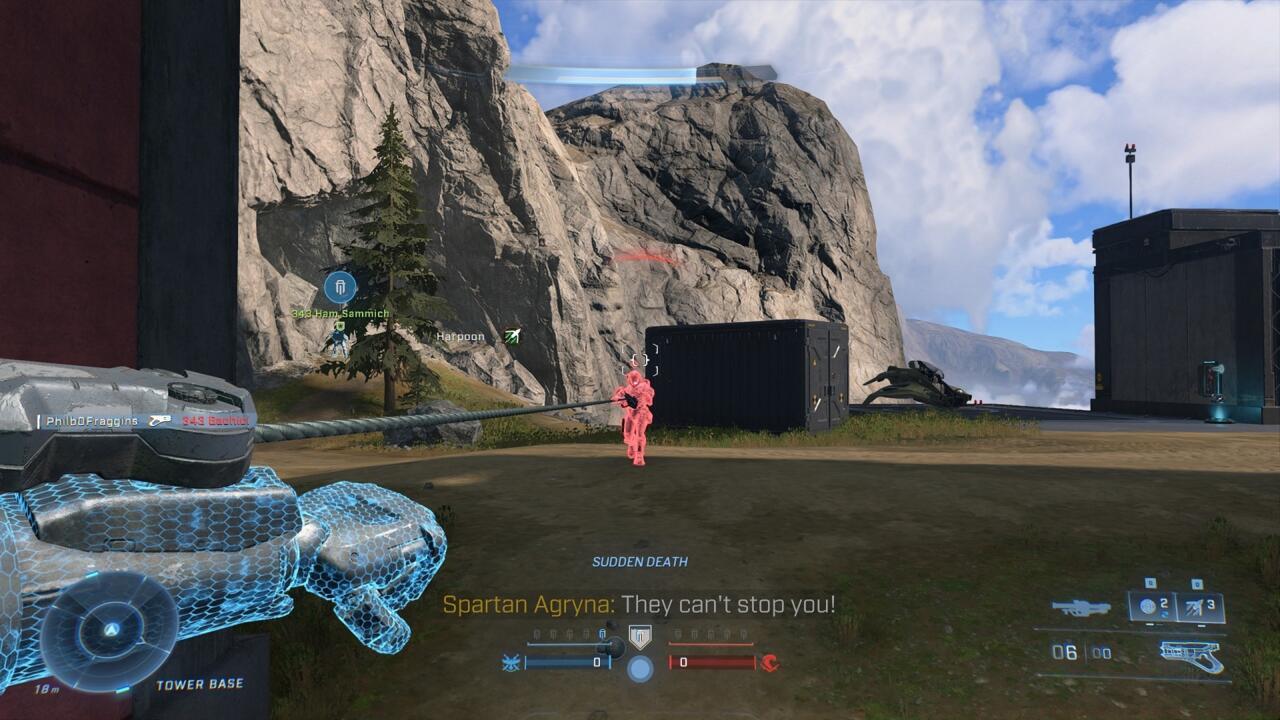
Task: Click the ammo counter reading 06
Action: click(x=1063, y=652)
